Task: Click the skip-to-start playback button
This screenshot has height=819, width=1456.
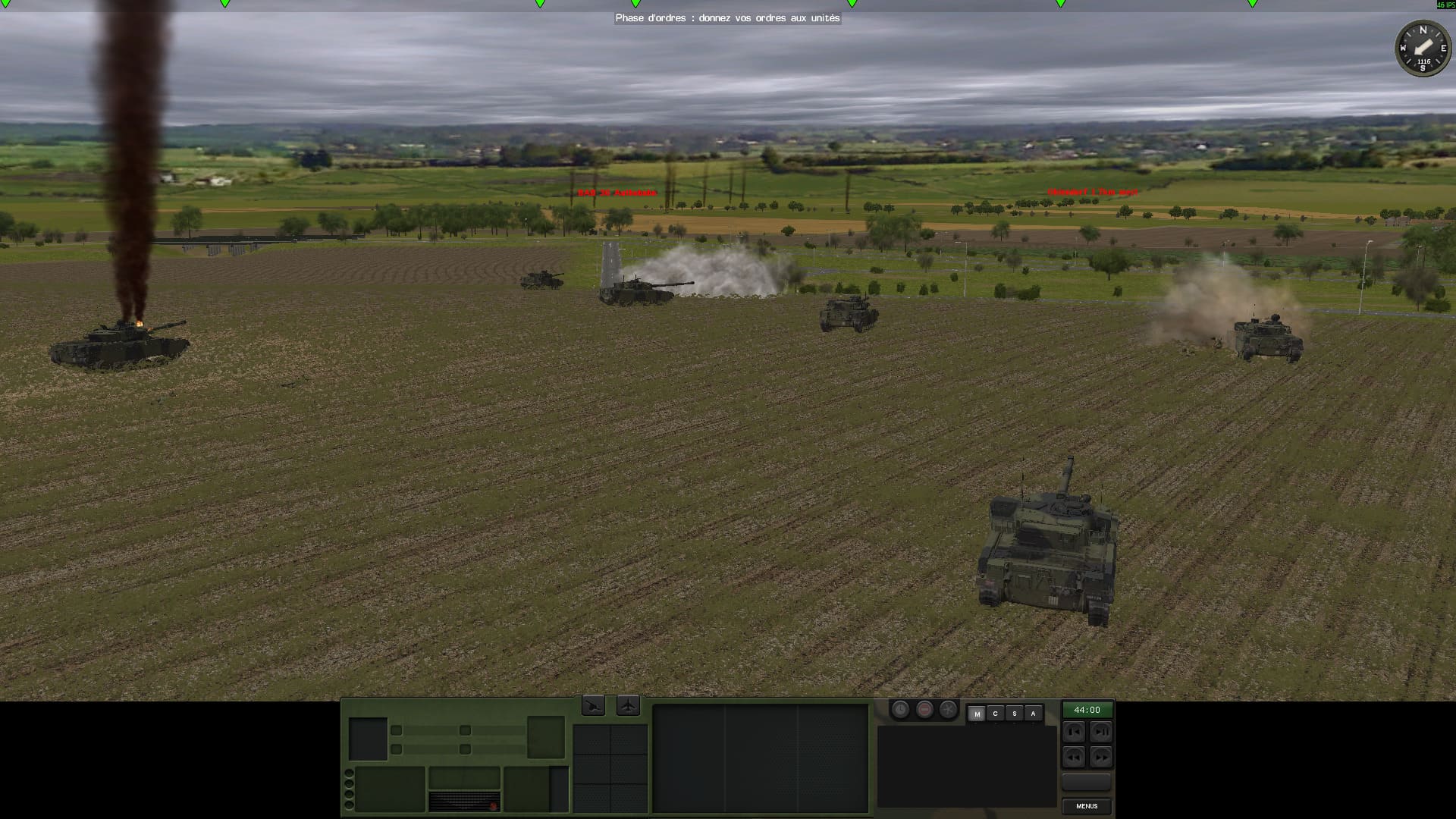Action: tap(1074, 732)
